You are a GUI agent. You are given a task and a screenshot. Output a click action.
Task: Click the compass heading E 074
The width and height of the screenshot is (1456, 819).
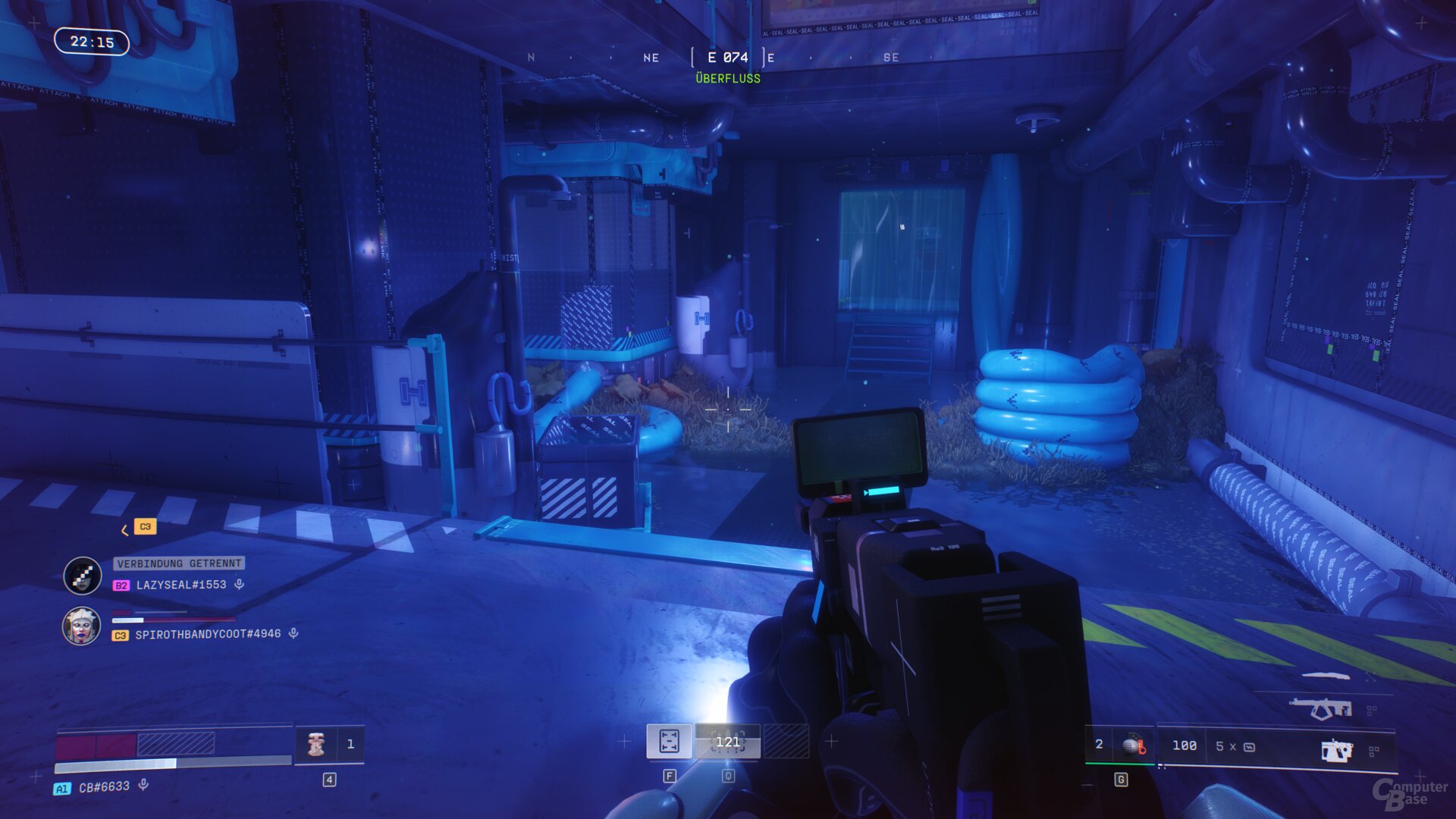[727, 58]
